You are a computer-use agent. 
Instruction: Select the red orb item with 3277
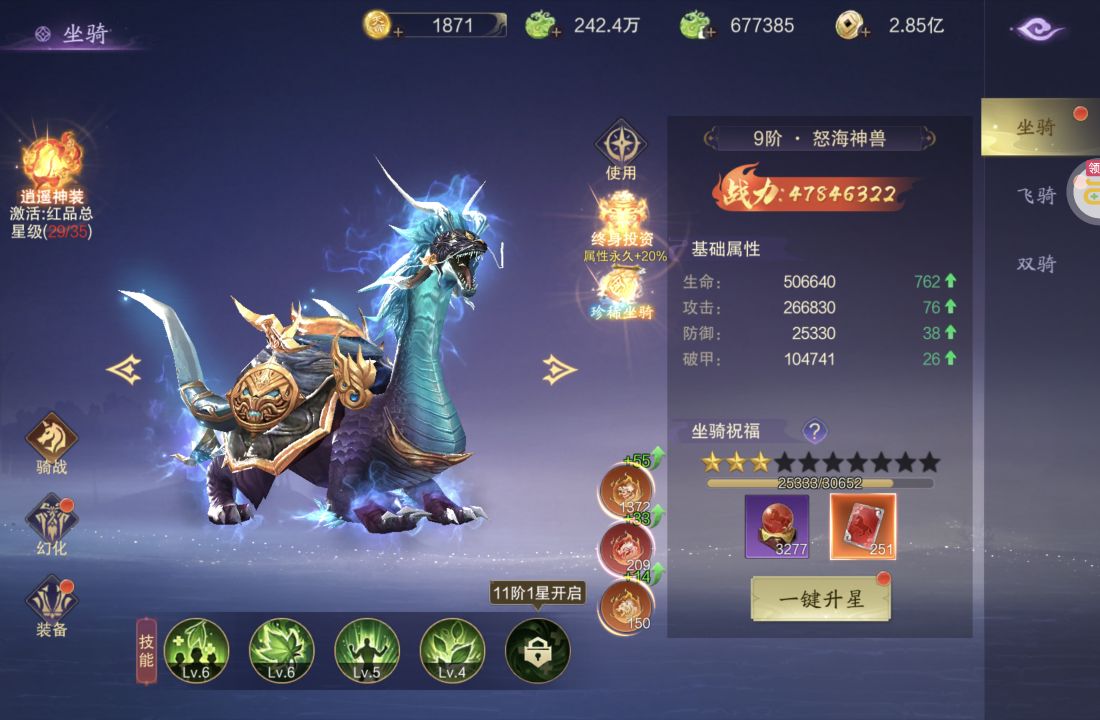(777, 526)
